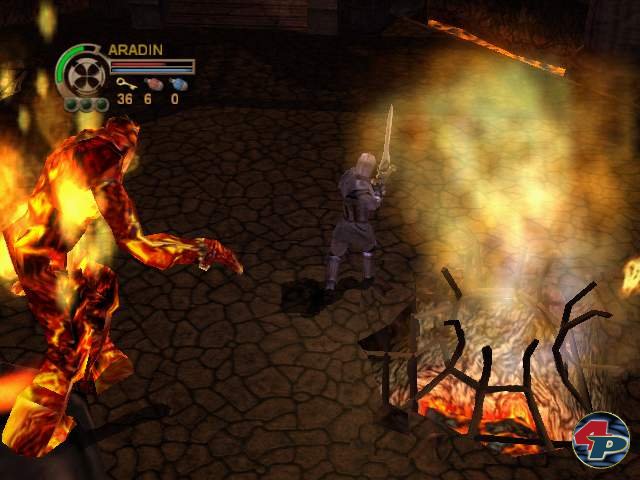This screenshot has height=480, width=640.
Task: Use the blue mana potion icon
Action: (176, 84)
